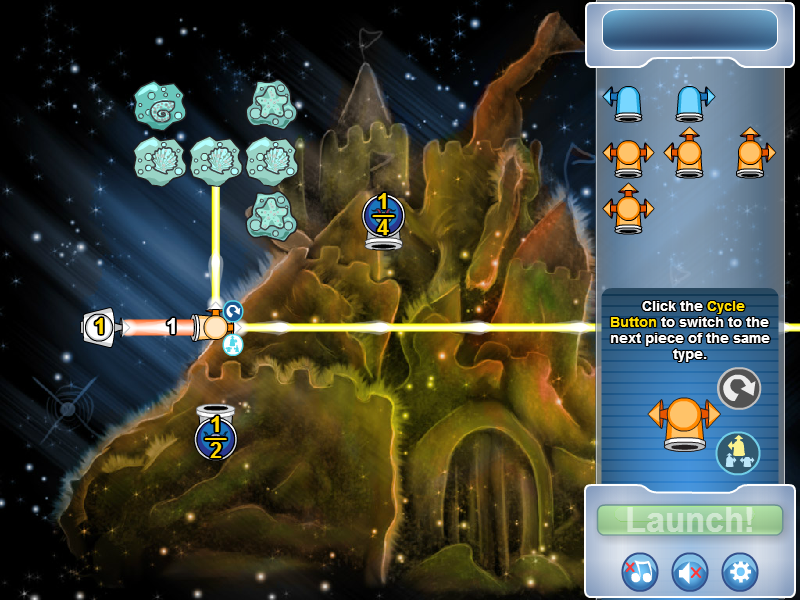Select the round piece-type swap icon in the panel

pyautogui.click(x=738, y=452)
